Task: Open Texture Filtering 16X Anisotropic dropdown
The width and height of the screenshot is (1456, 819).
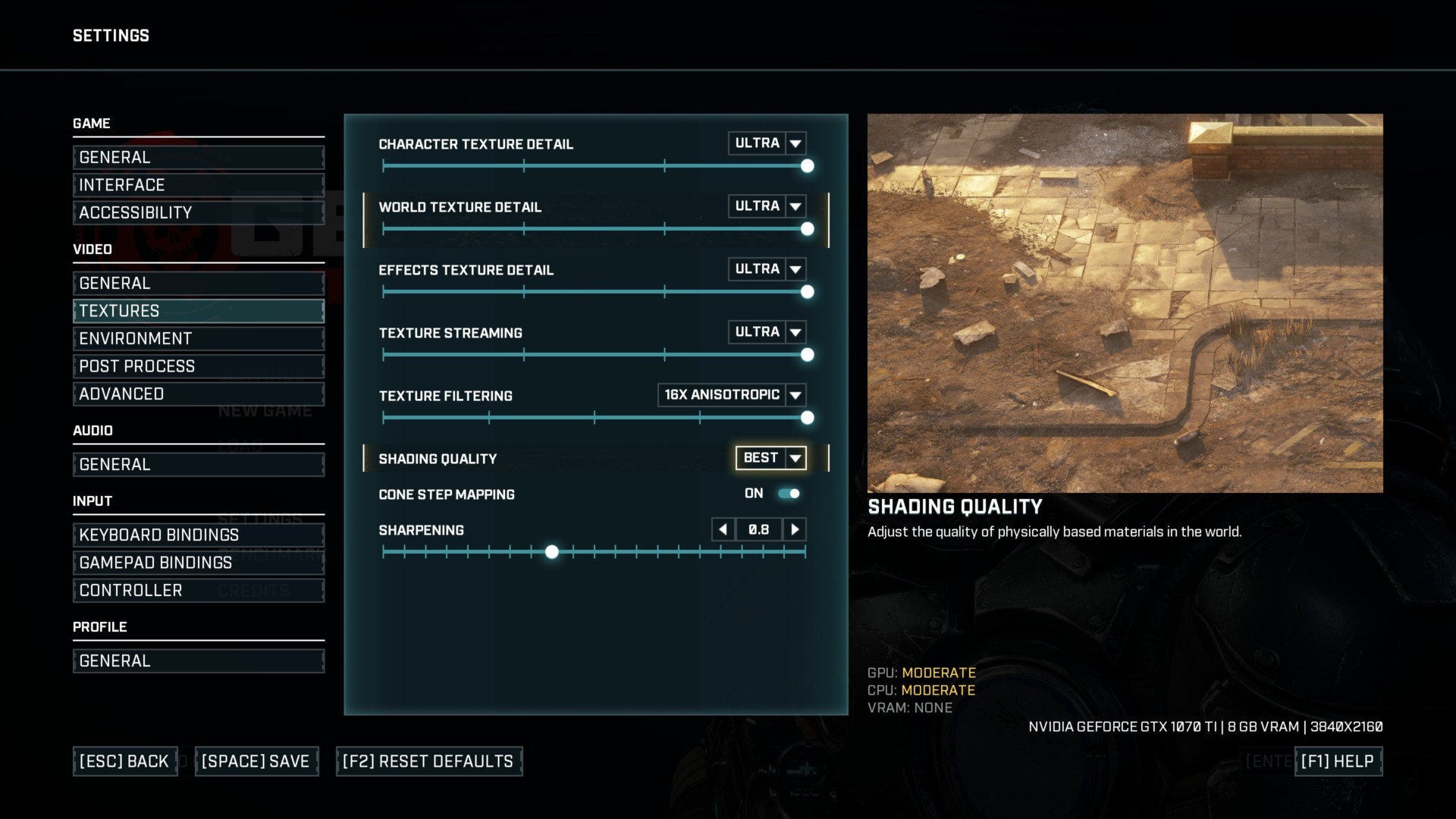Action: [795, 395]
